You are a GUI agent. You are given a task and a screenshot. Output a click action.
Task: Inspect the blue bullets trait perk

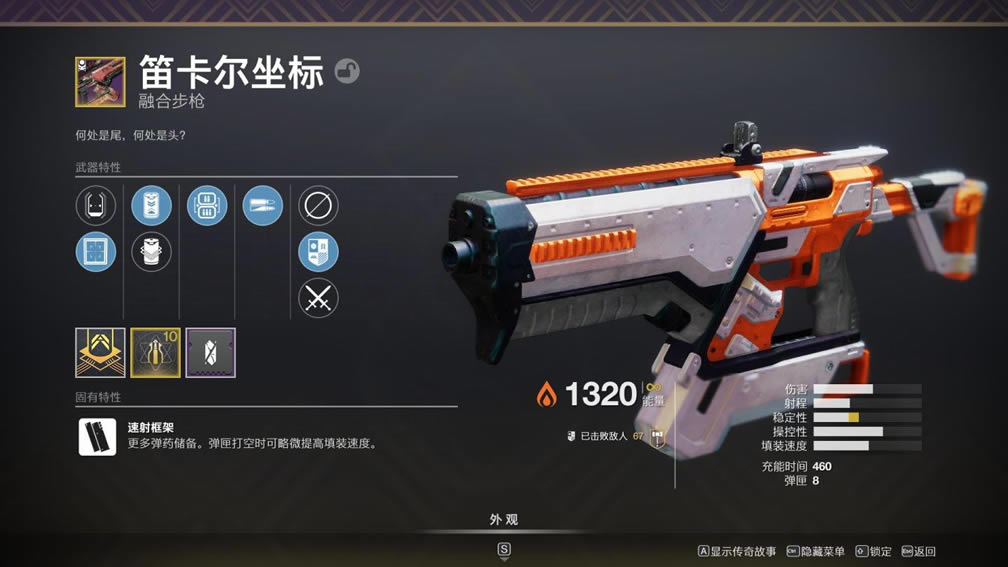[x=262, y=206]
